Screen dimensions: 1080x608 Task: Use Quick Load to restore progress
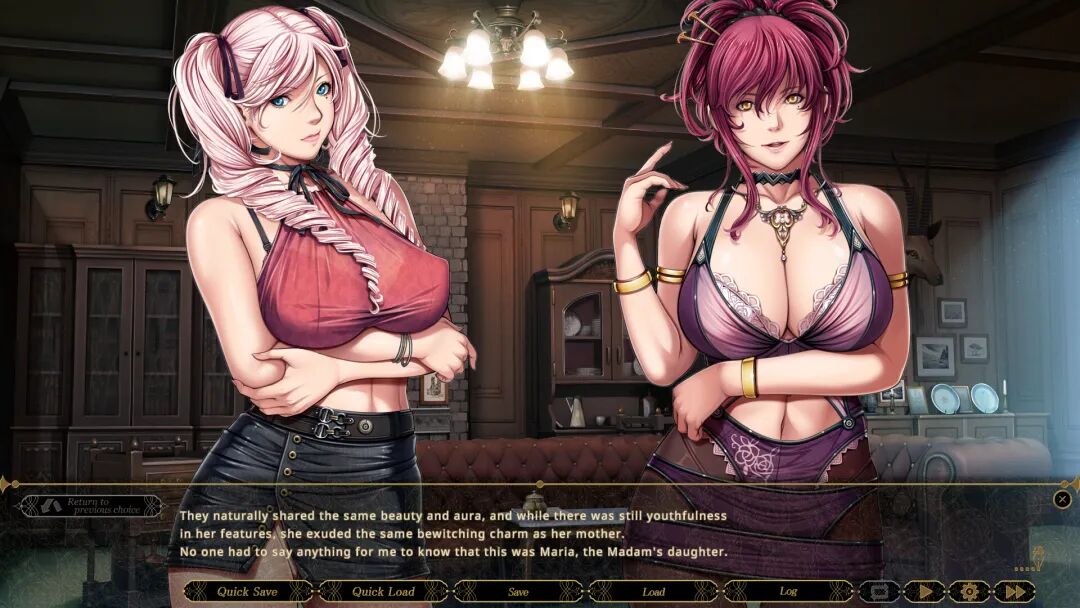[x=383, y=591]
